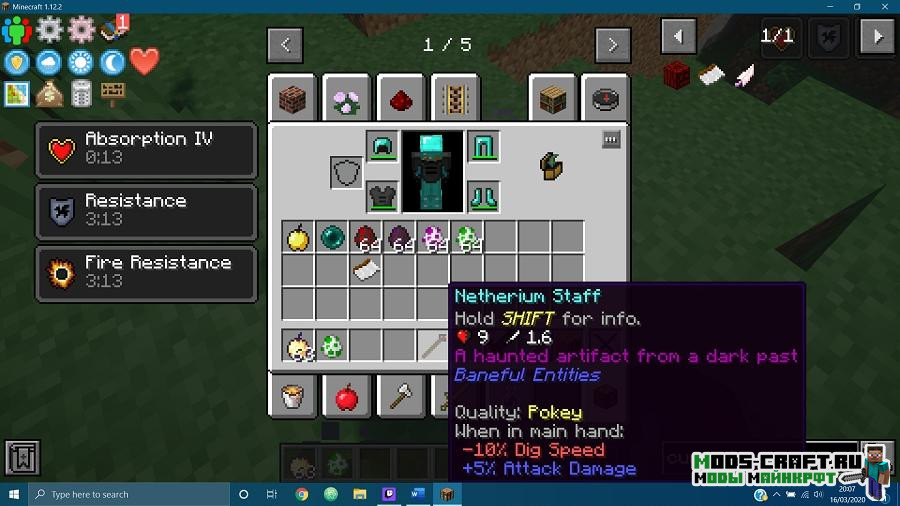
Task: Pick up the golden apple in inventory
Action: click(298, 237)
